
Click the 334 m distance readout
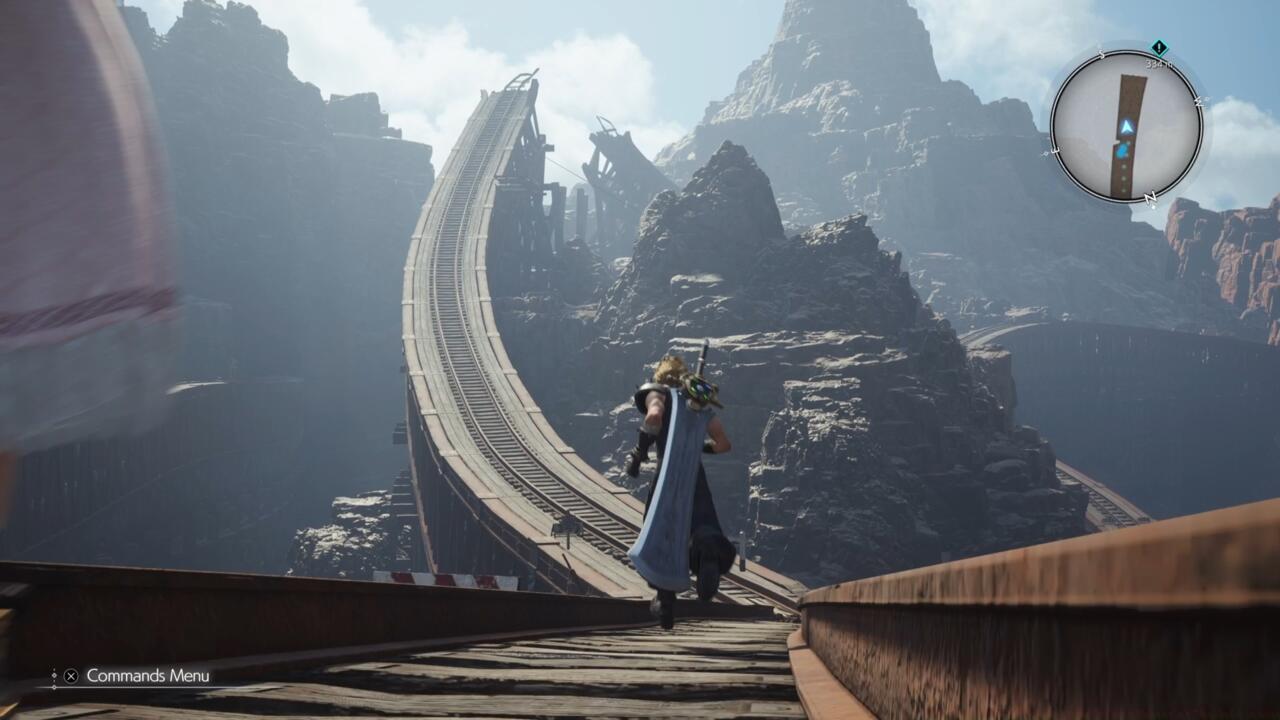[x=1159, y=62]
